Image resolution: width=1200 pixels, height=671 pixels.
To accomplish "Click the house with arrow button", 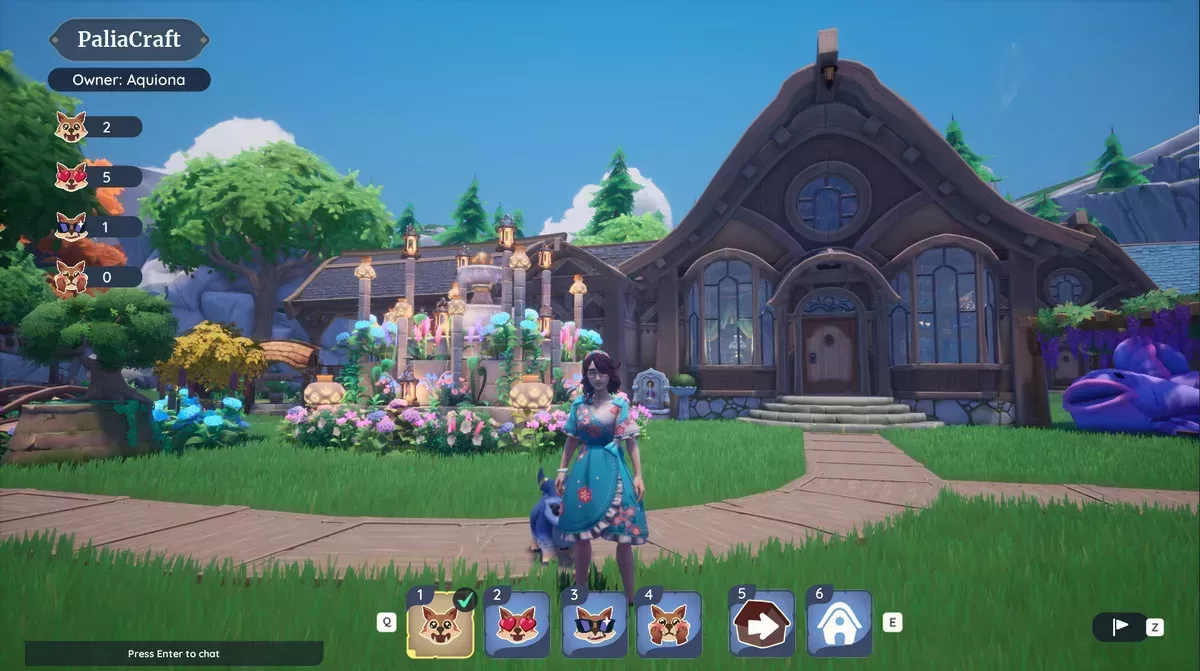I will 762,625.
